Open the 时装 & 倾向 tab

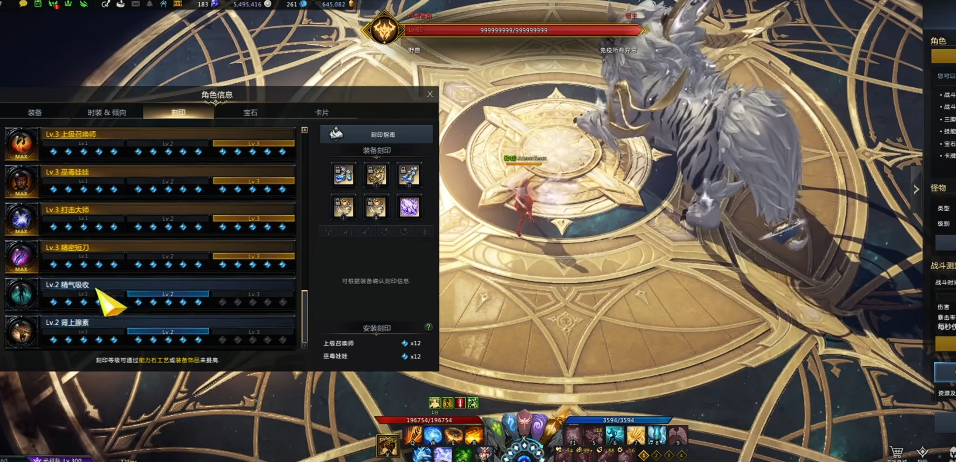107,113
